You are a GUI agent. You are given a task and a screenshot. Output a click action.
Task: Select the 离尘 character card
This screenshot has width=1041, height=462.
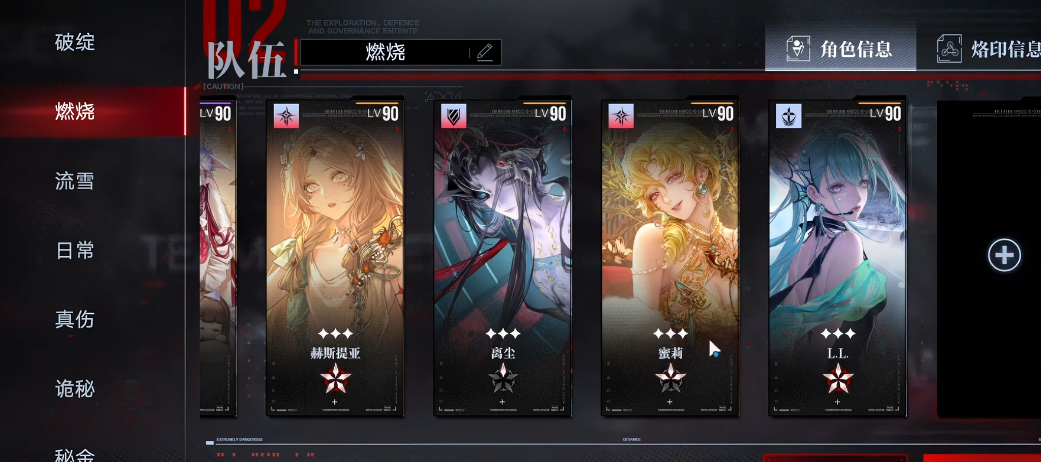502,256
